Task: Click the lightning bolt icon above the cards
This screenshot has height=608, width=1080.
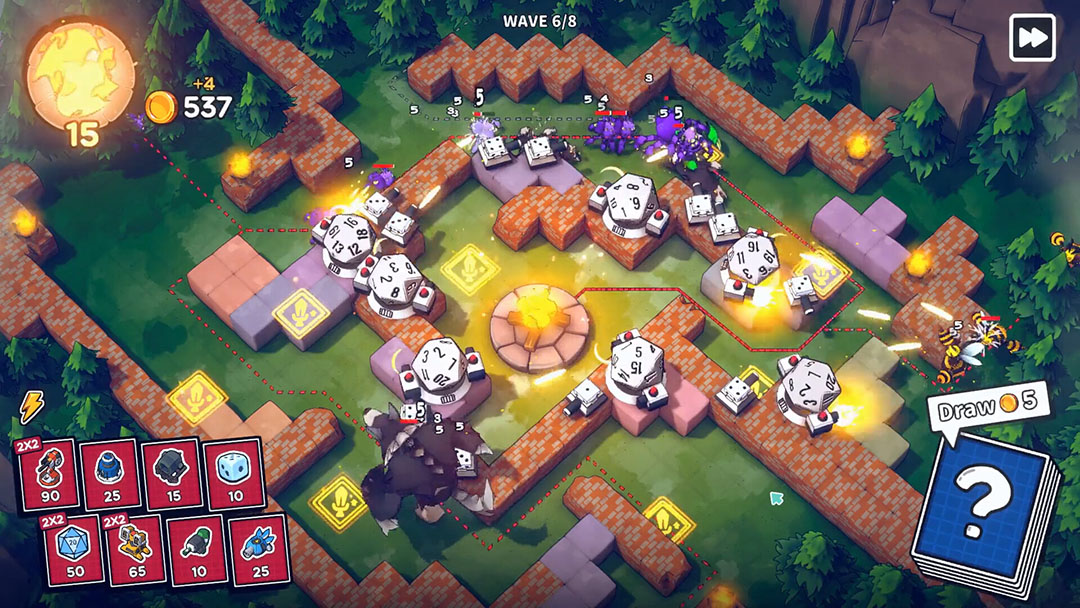Action: pyautogui.click(x=32, y=406)
